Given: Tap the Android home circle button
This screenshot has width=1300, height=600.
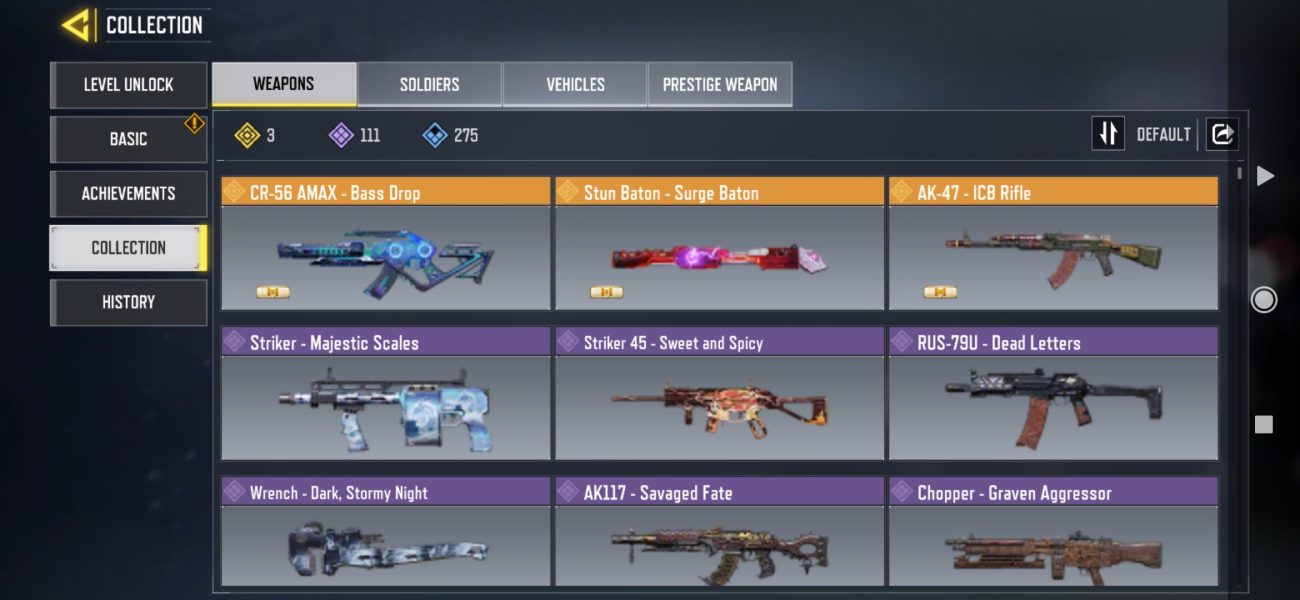Looking at the screenshot, I should (x=1264, y=299).
